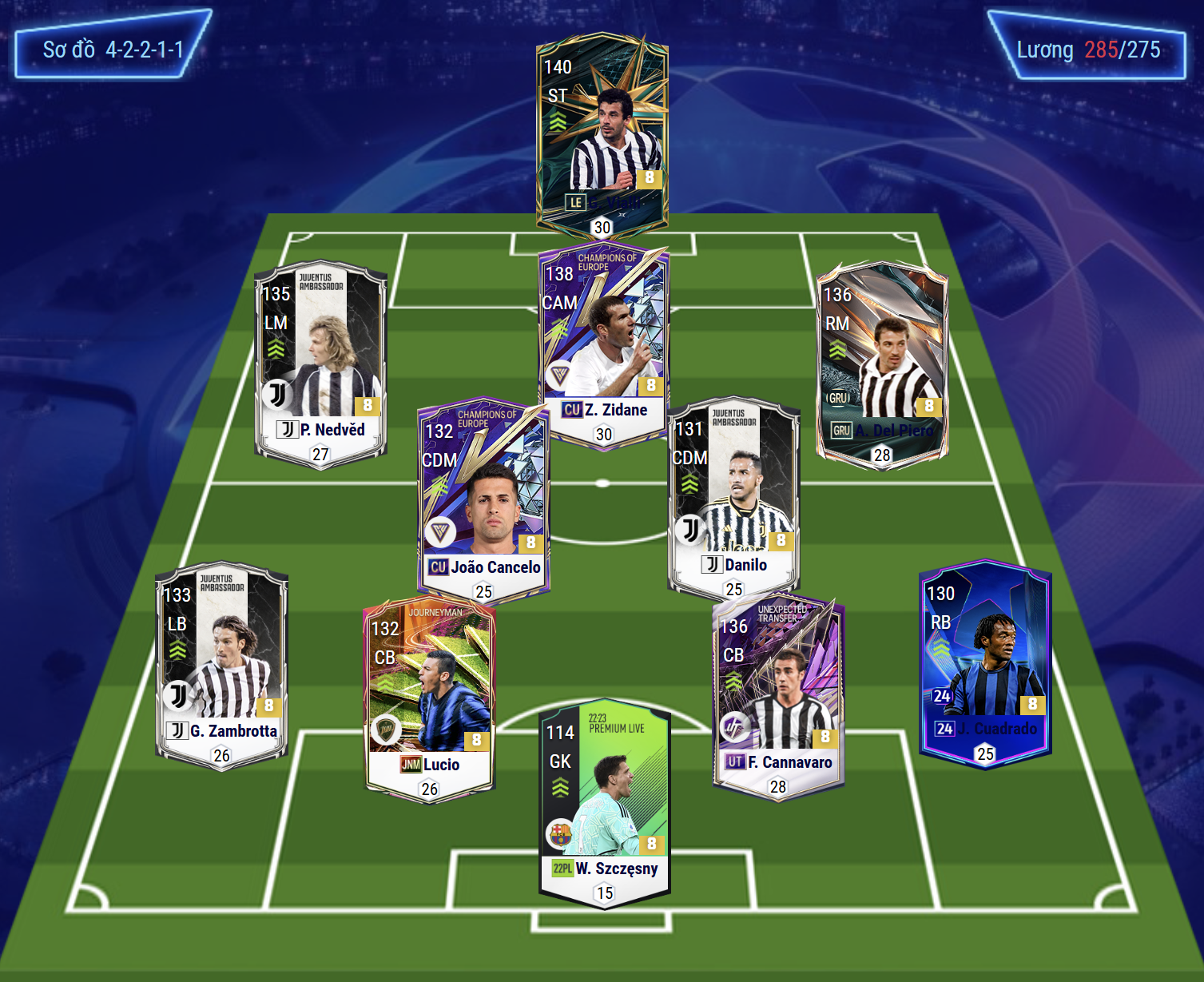Select the Danilo CDM card
This screenshot has height=982, width=1204.
tap(733, 495)
